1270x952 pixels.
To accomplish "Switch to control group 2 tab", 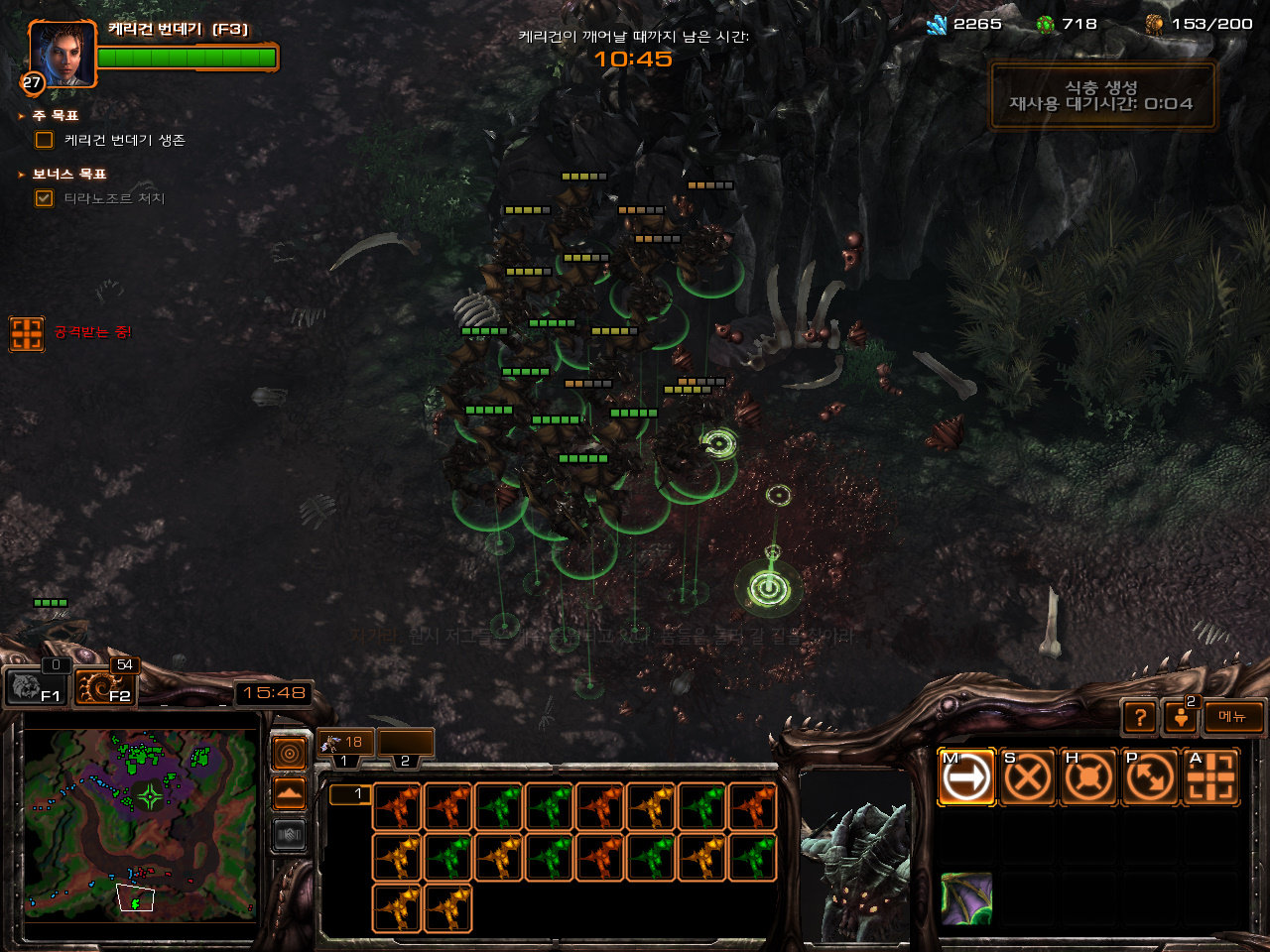I will [406, 744].
